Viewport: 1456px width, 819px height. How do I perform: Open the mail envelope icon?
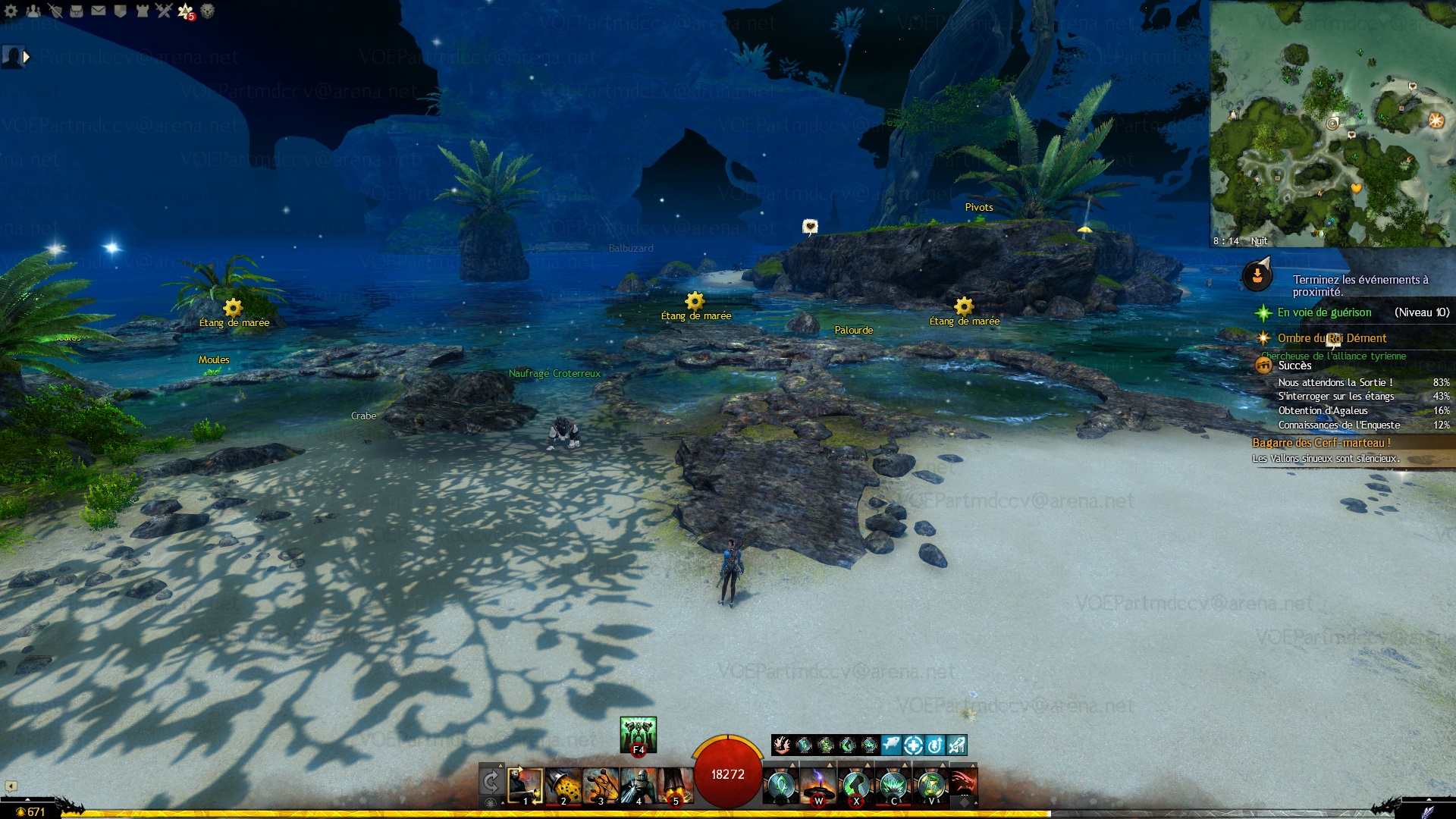pyautogui.click(x=99, y=11)
